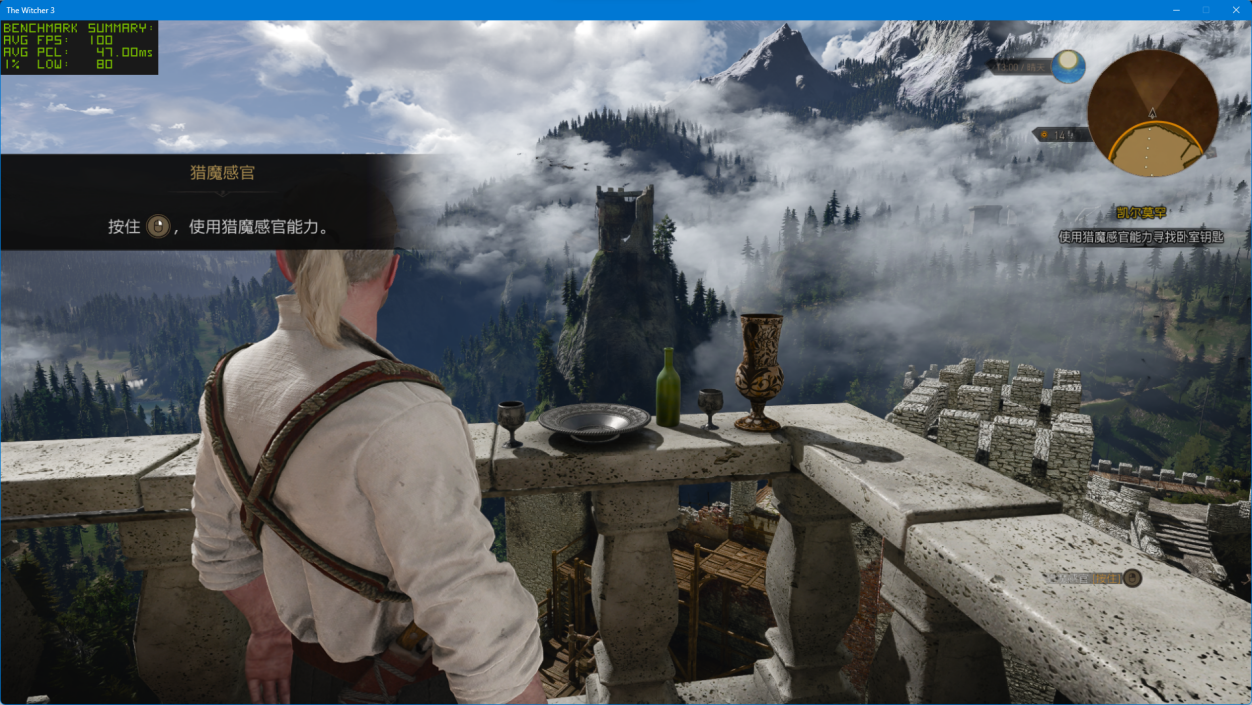
Task: Click the sun weather icon
Action: [x=1068, y=66]
